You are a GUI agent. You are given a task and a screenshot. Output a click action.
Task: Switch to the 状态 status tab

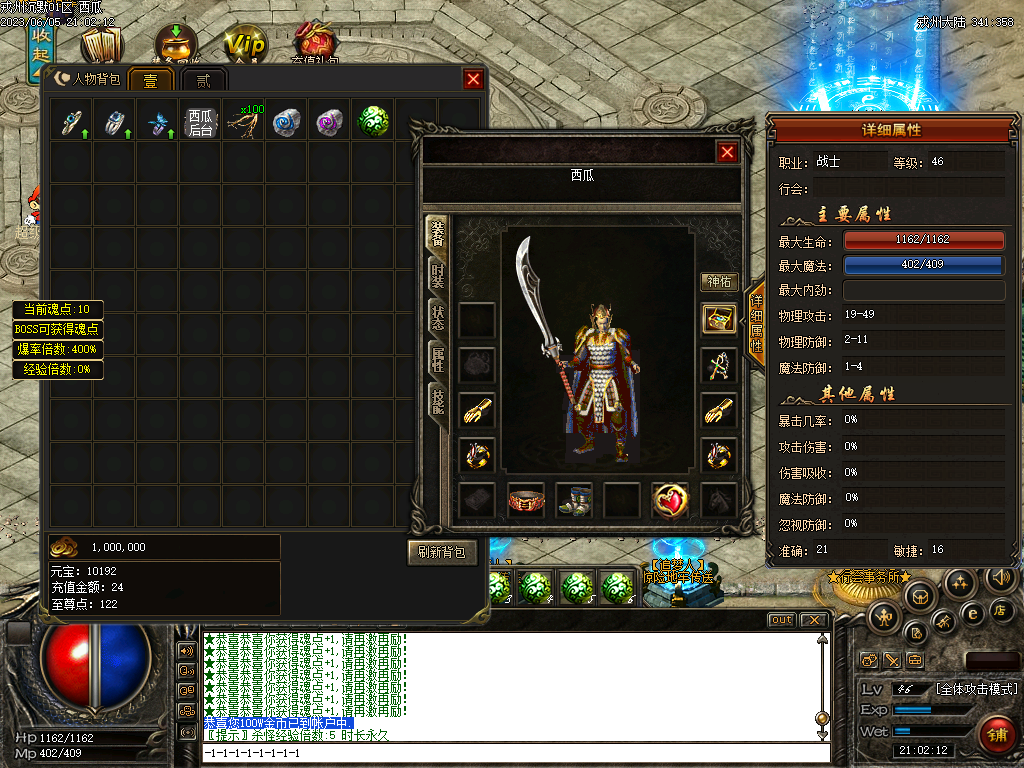tap(437, 316)
